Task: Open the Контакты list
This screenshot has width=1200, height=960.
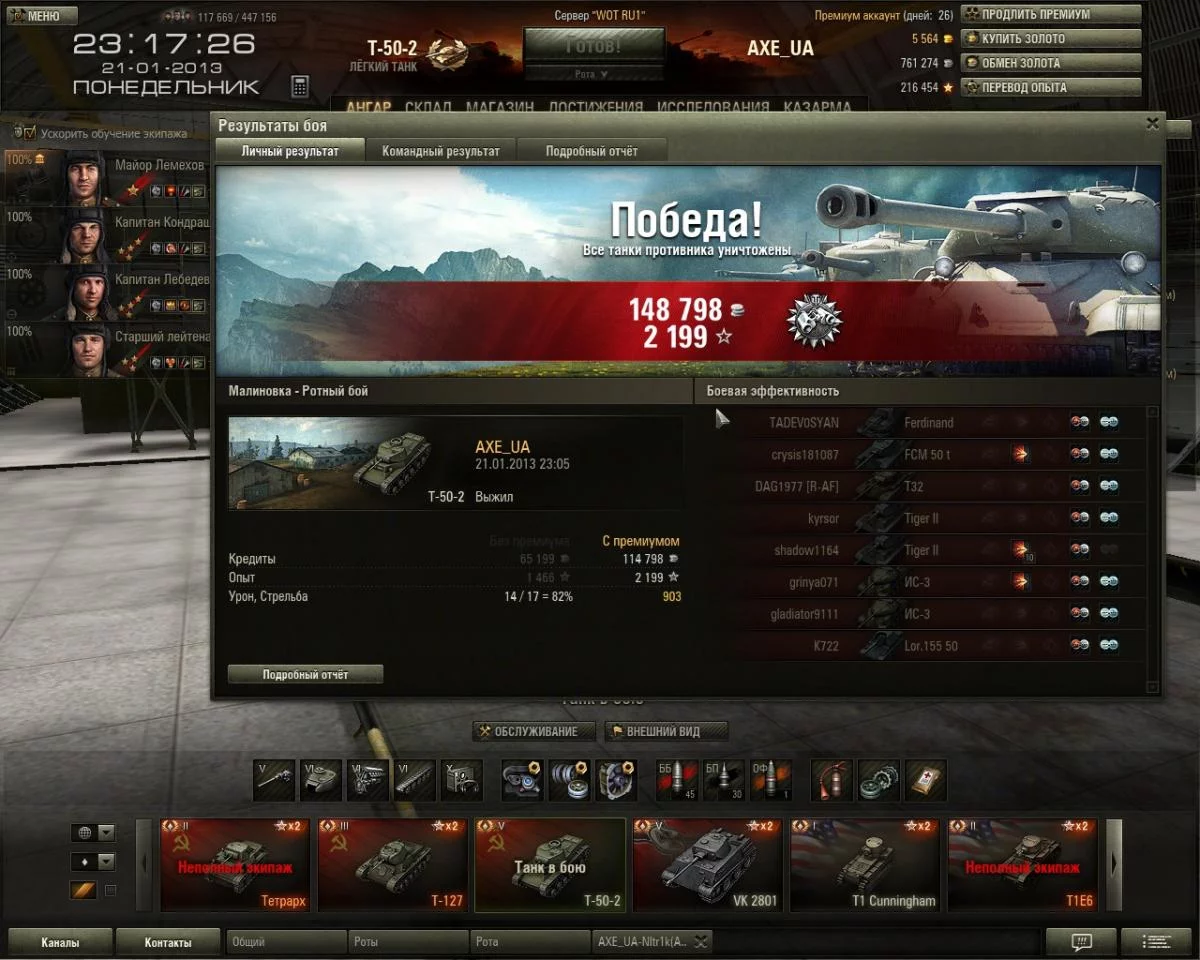Action: pyautogui.click(x=167, y=942)
